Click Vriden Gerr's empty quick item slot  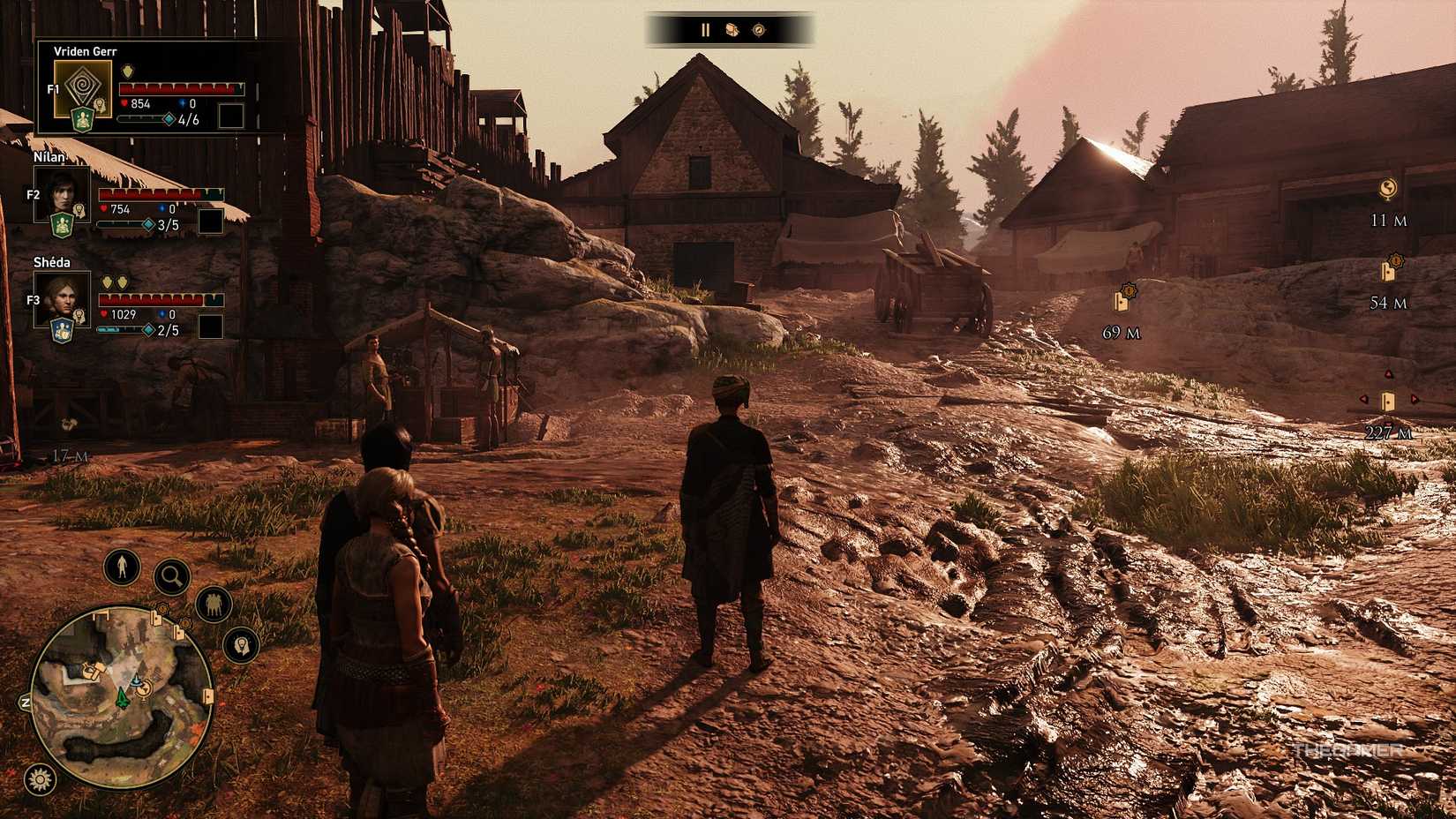233,114
